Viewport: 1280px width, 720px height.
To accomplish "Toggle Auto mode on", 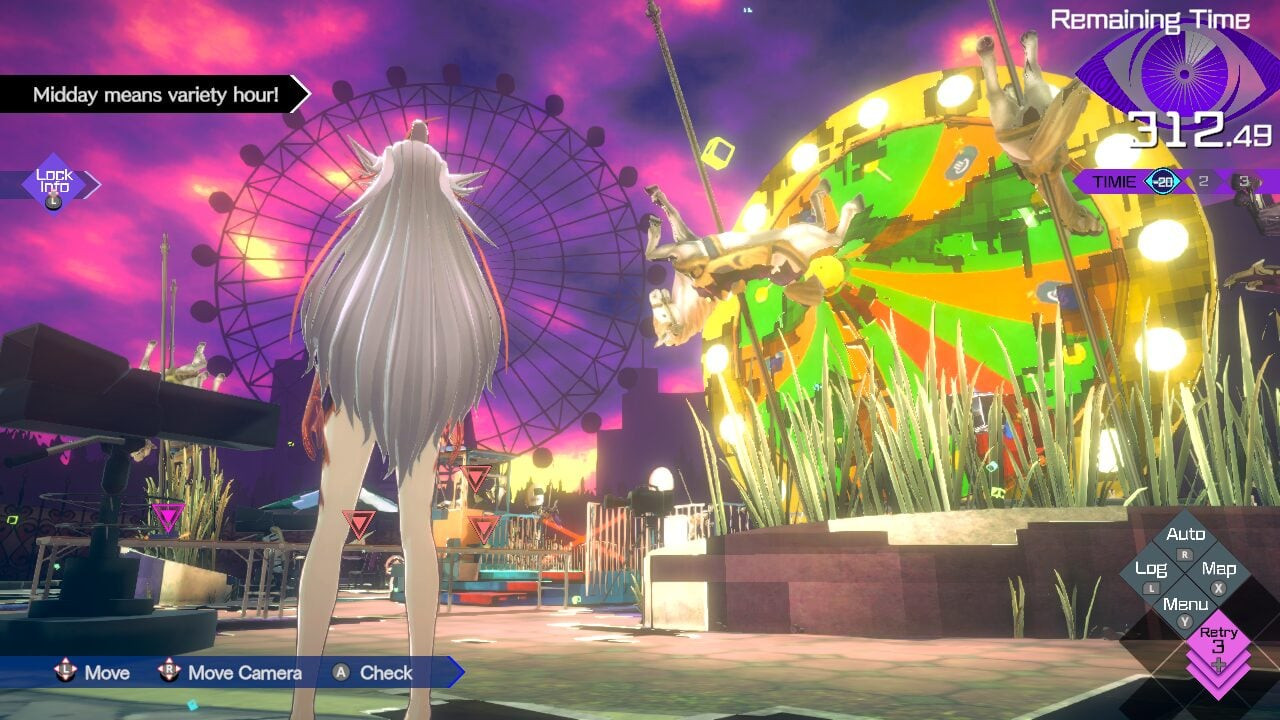I will click(1186, 533).
